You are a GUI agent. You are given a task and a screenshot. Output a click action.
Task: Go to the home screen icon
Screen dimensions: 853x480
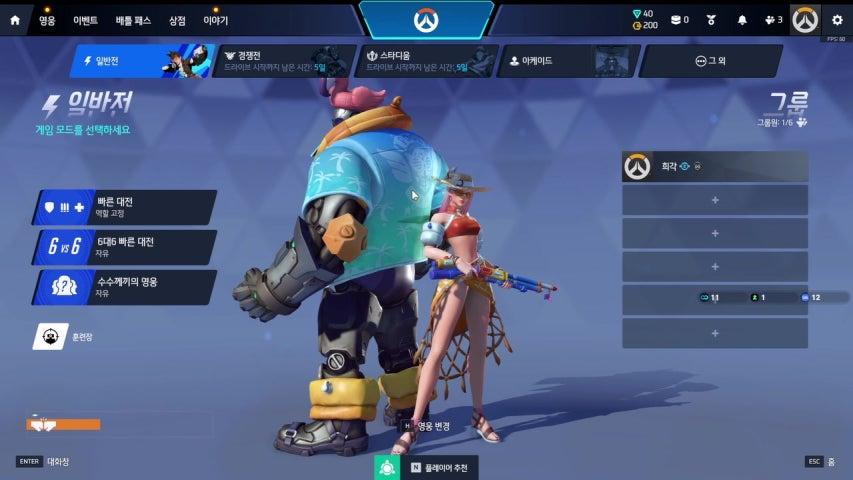tap(15, 20)
